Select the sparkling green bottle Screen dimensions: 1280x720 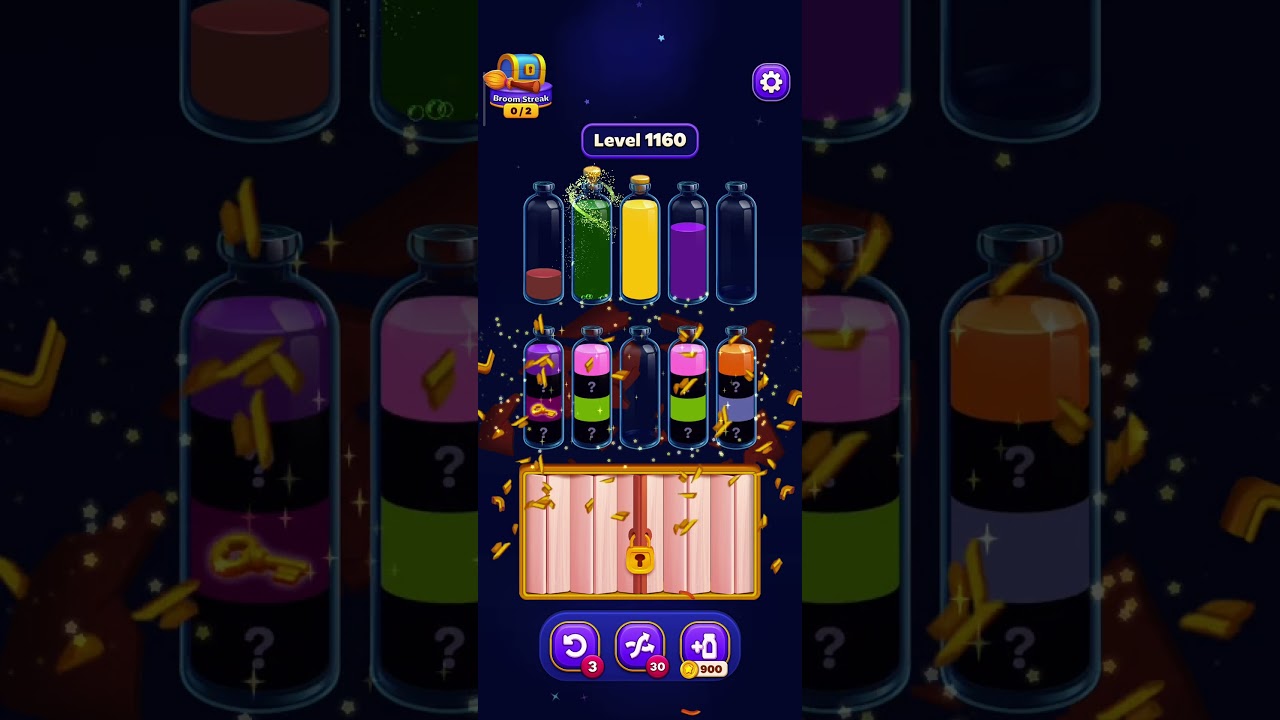(590, 245)
